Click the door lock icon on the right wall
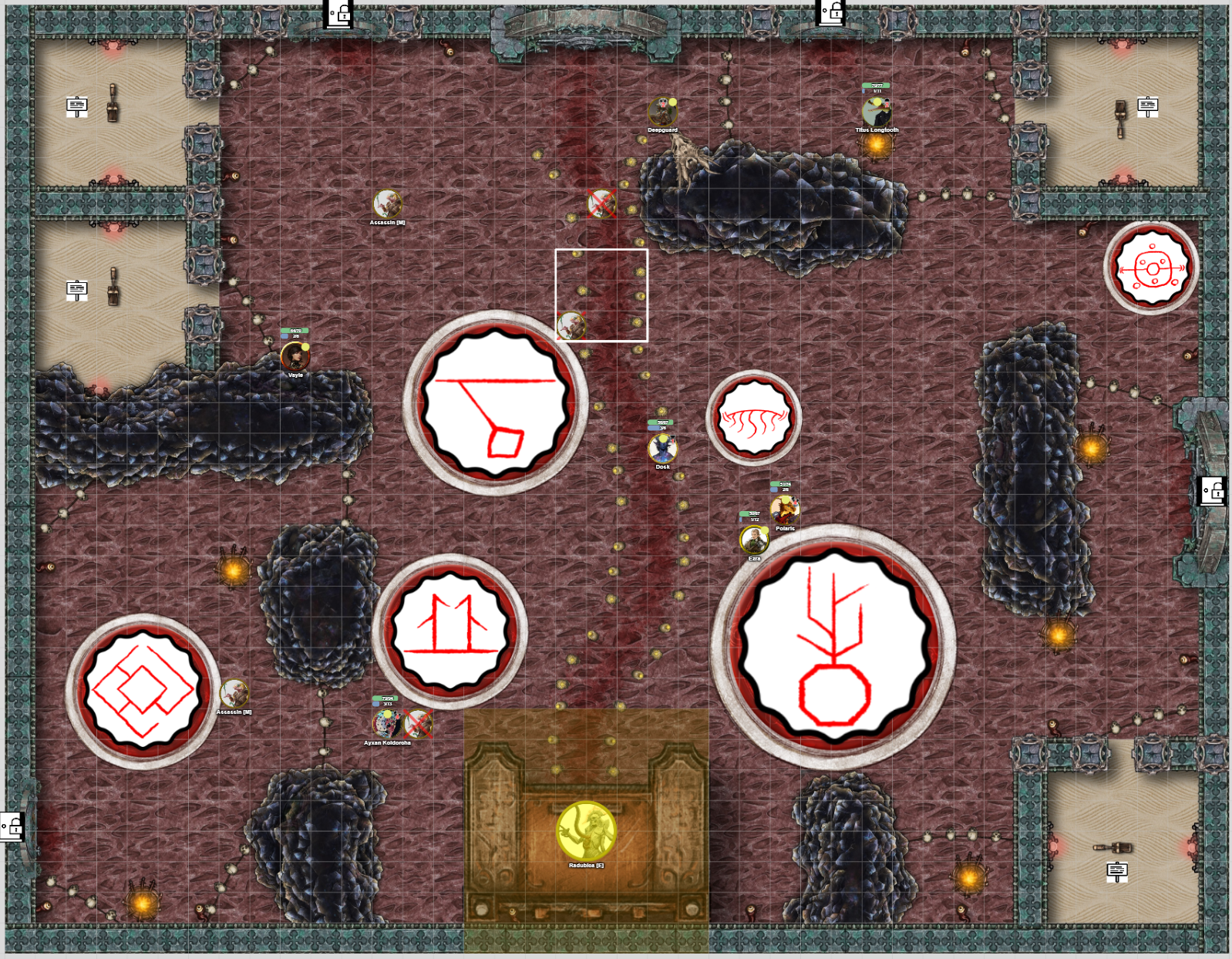 coord(1213,491)
